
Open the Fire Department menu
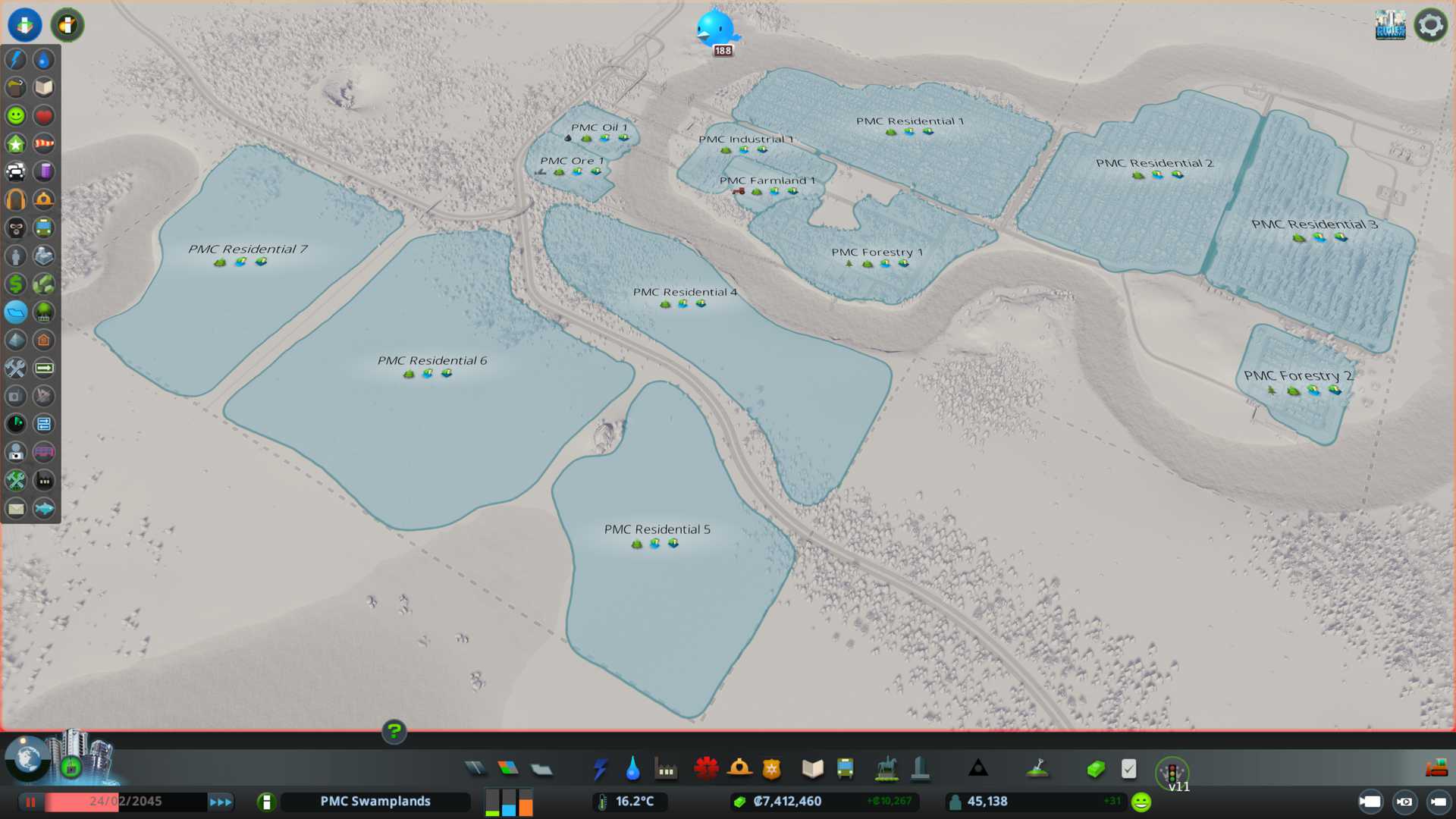coord(739,769)
